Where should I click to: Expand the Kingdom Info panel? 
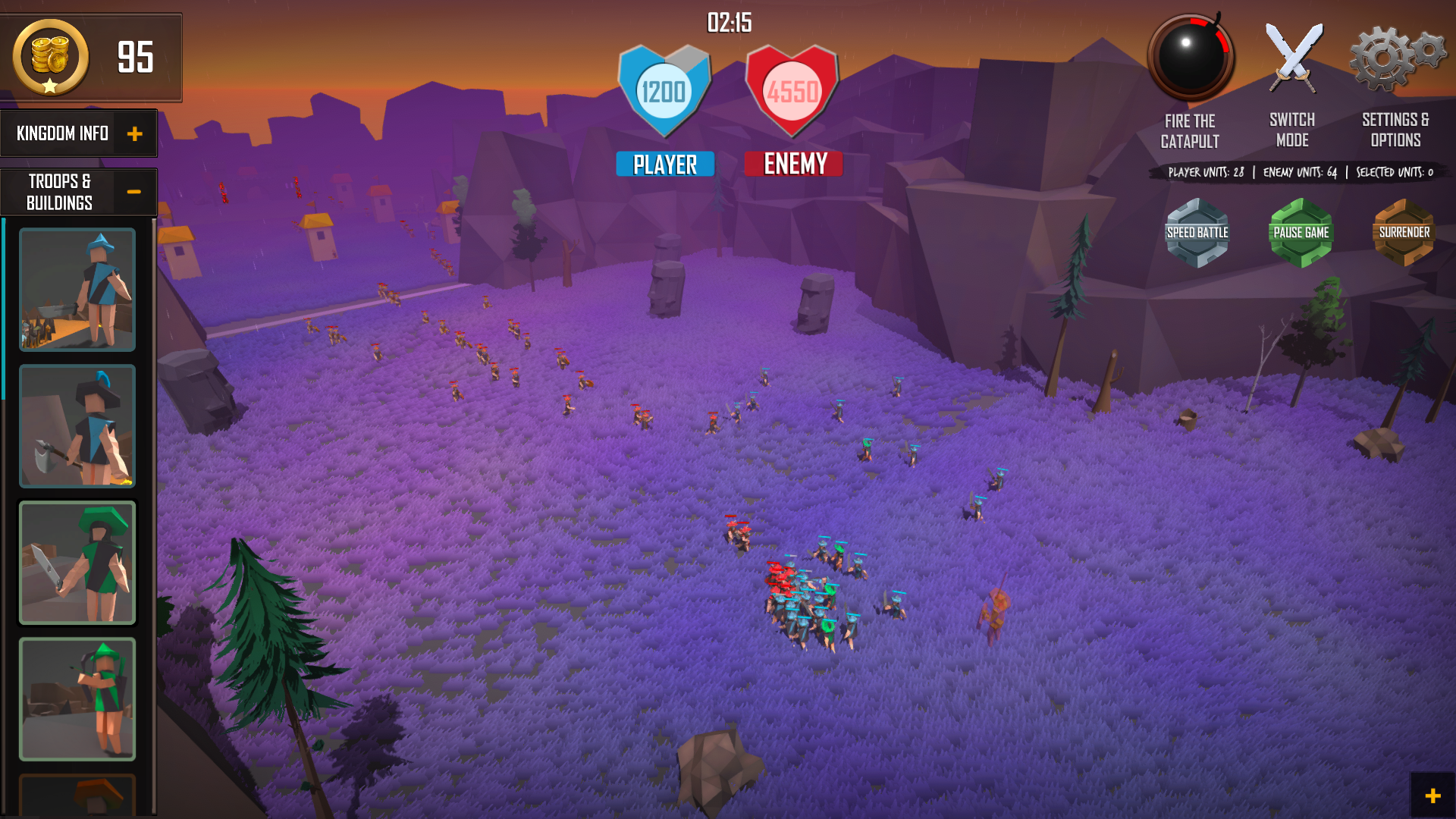[135, 133]
